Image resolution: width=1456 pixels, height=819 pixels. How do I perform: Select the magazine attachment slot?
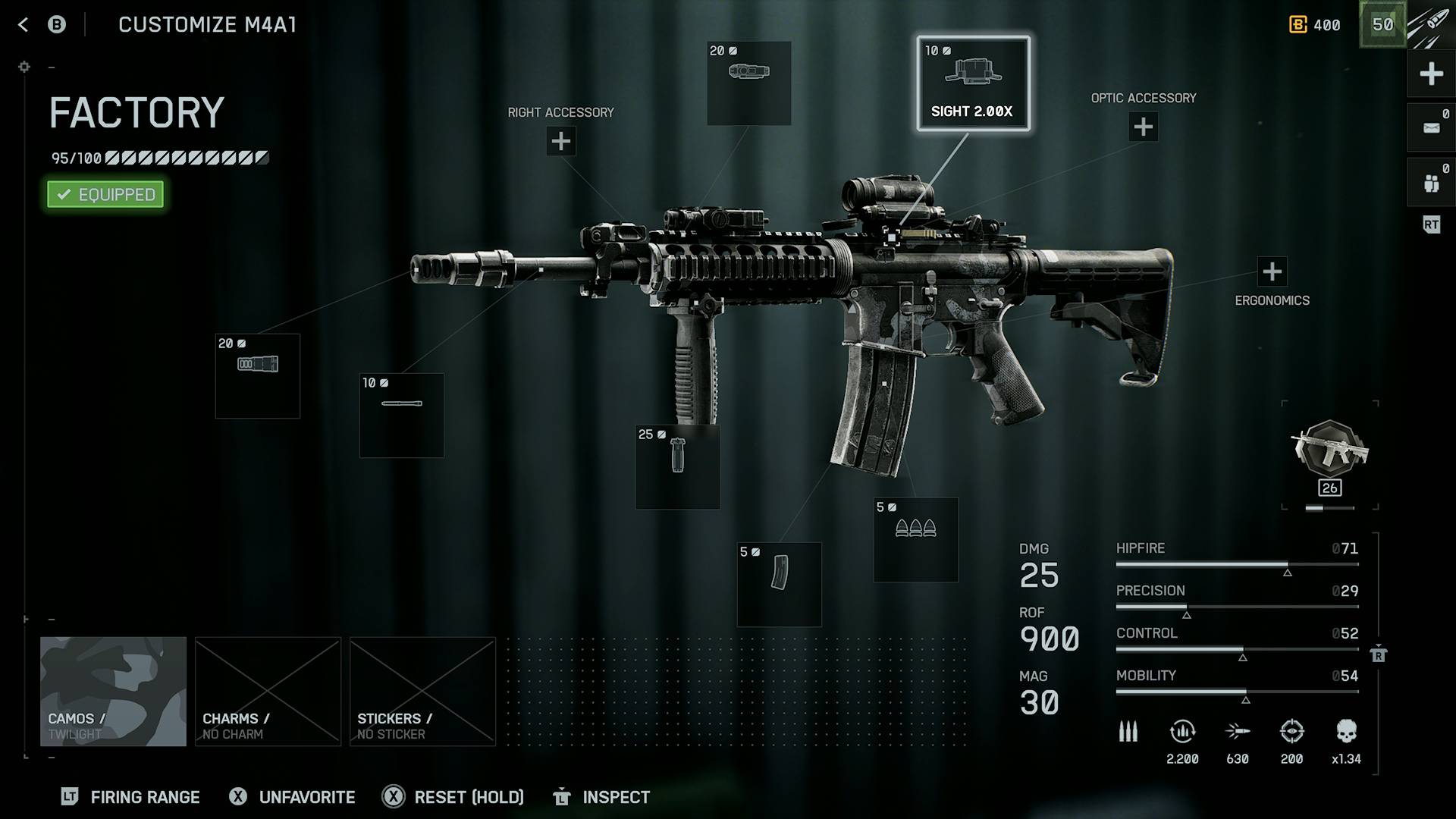pos(779,584)
